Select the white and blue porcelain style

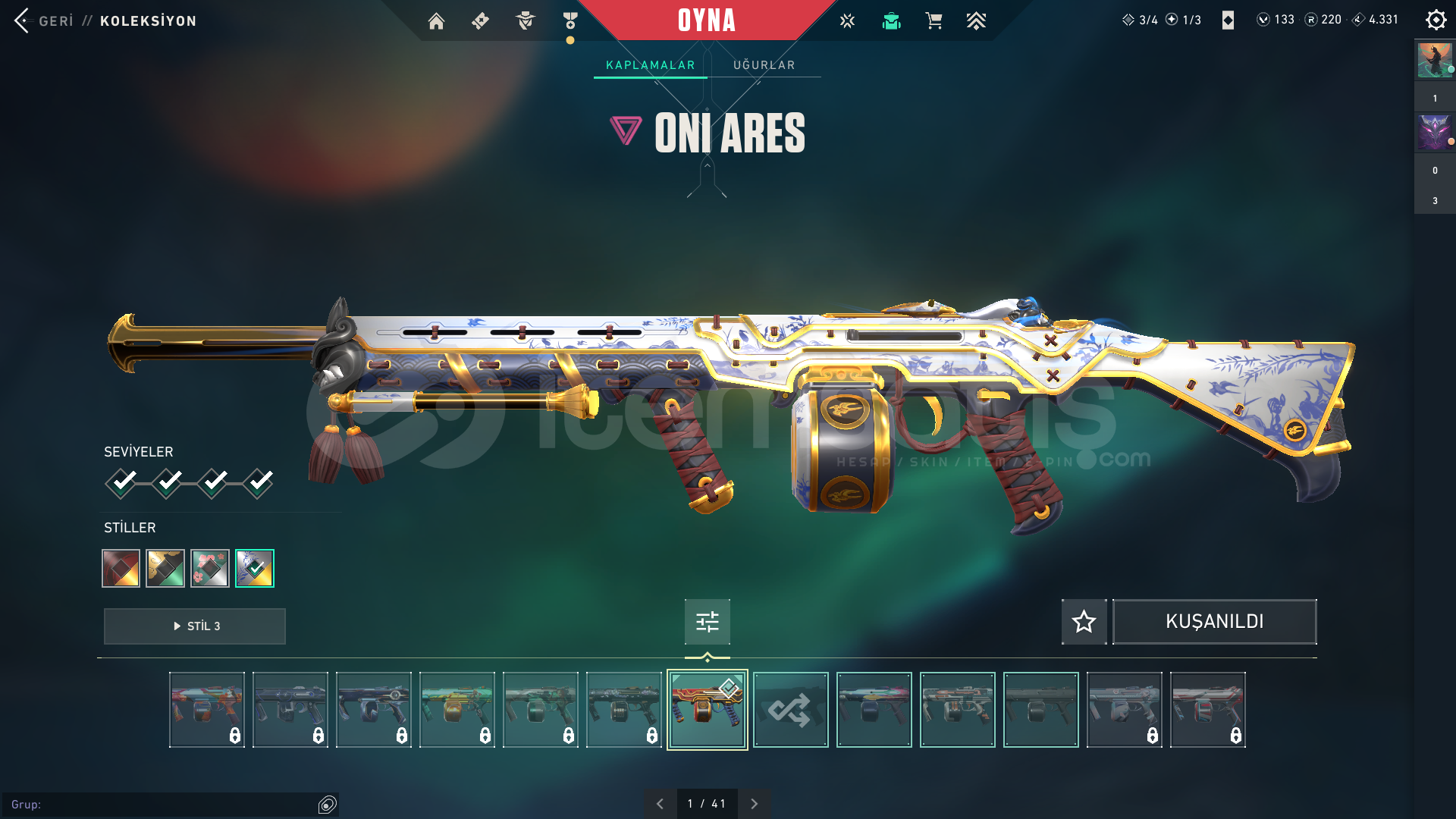click(x=255, y=568)
